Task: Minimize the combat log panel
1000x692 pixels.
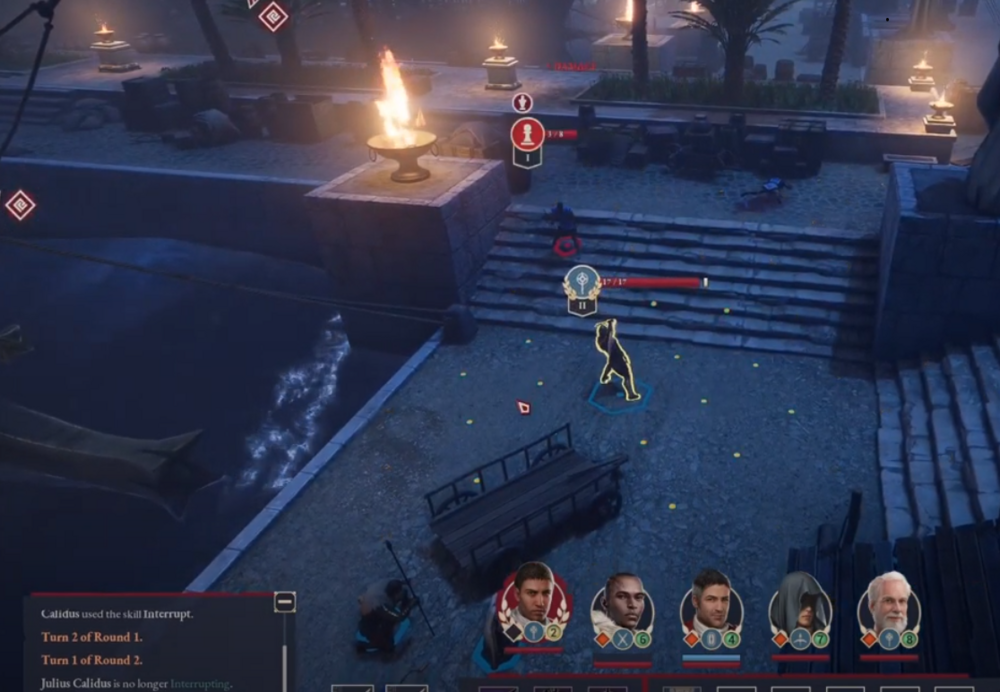Action: coord(285,602)
